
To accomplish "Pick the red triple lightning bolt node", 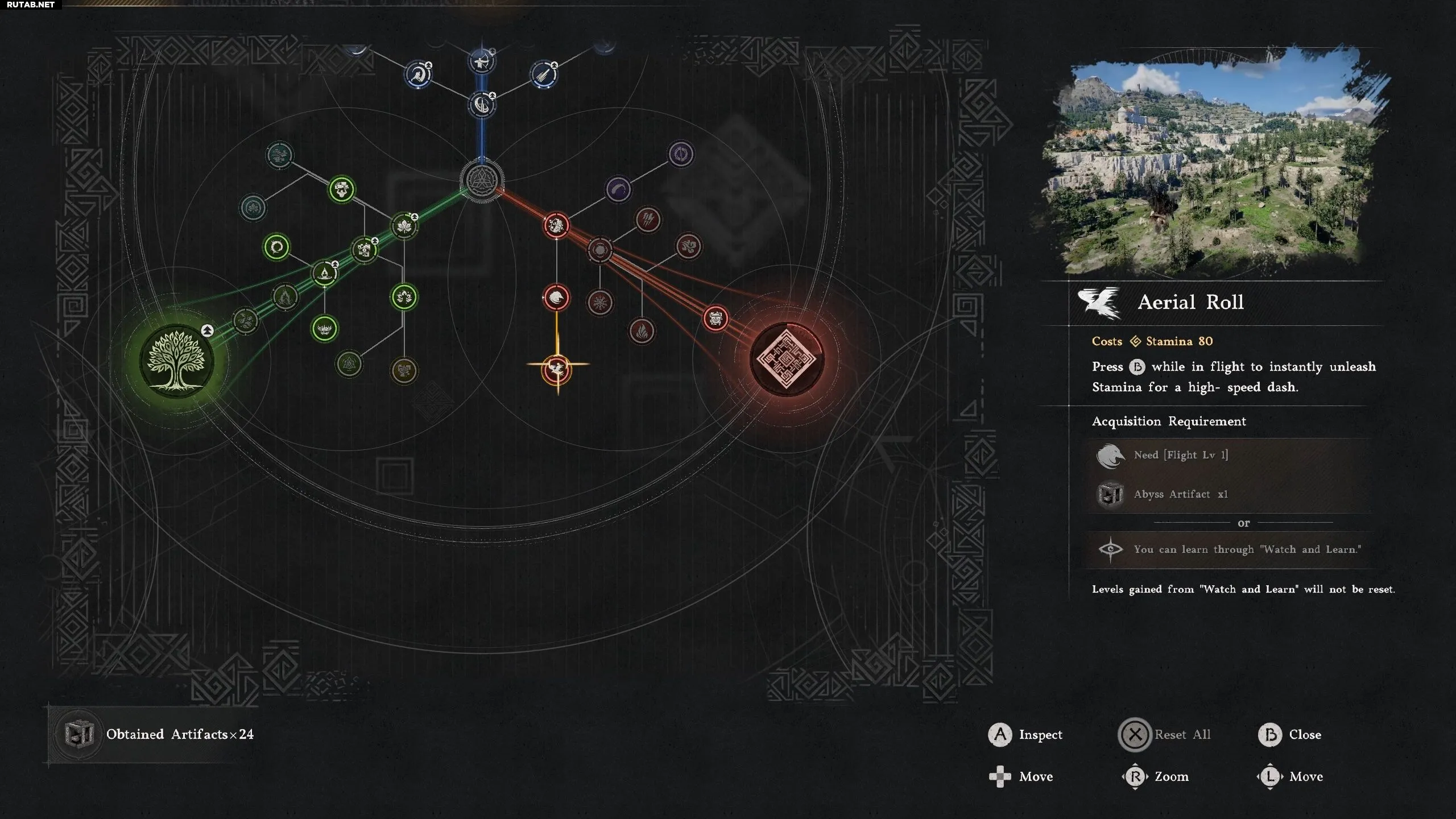I will pyautogui.click(x=648, y=219).
